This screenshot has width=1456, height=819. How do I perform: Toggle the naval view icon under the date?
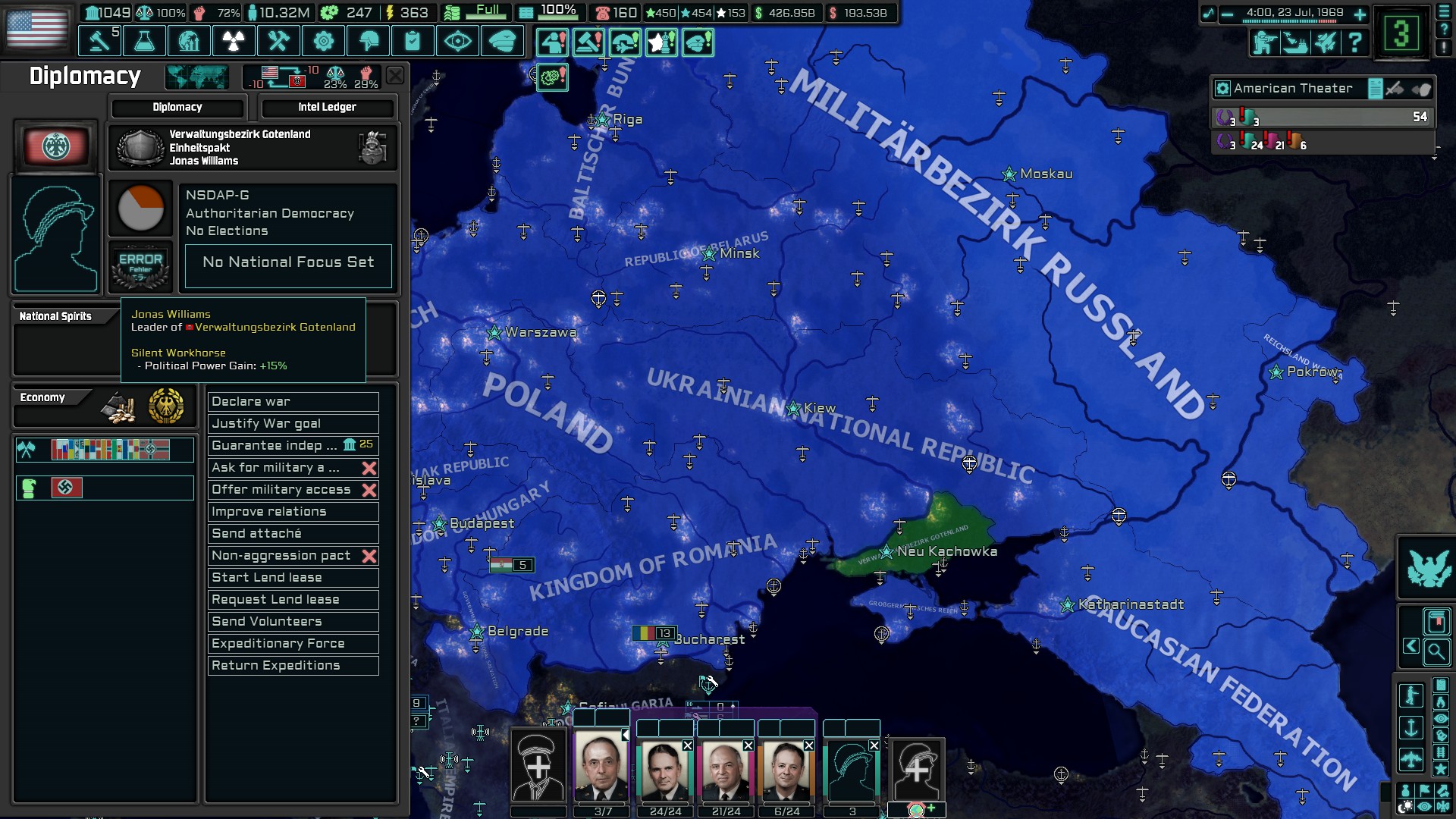pos(1296,44)
